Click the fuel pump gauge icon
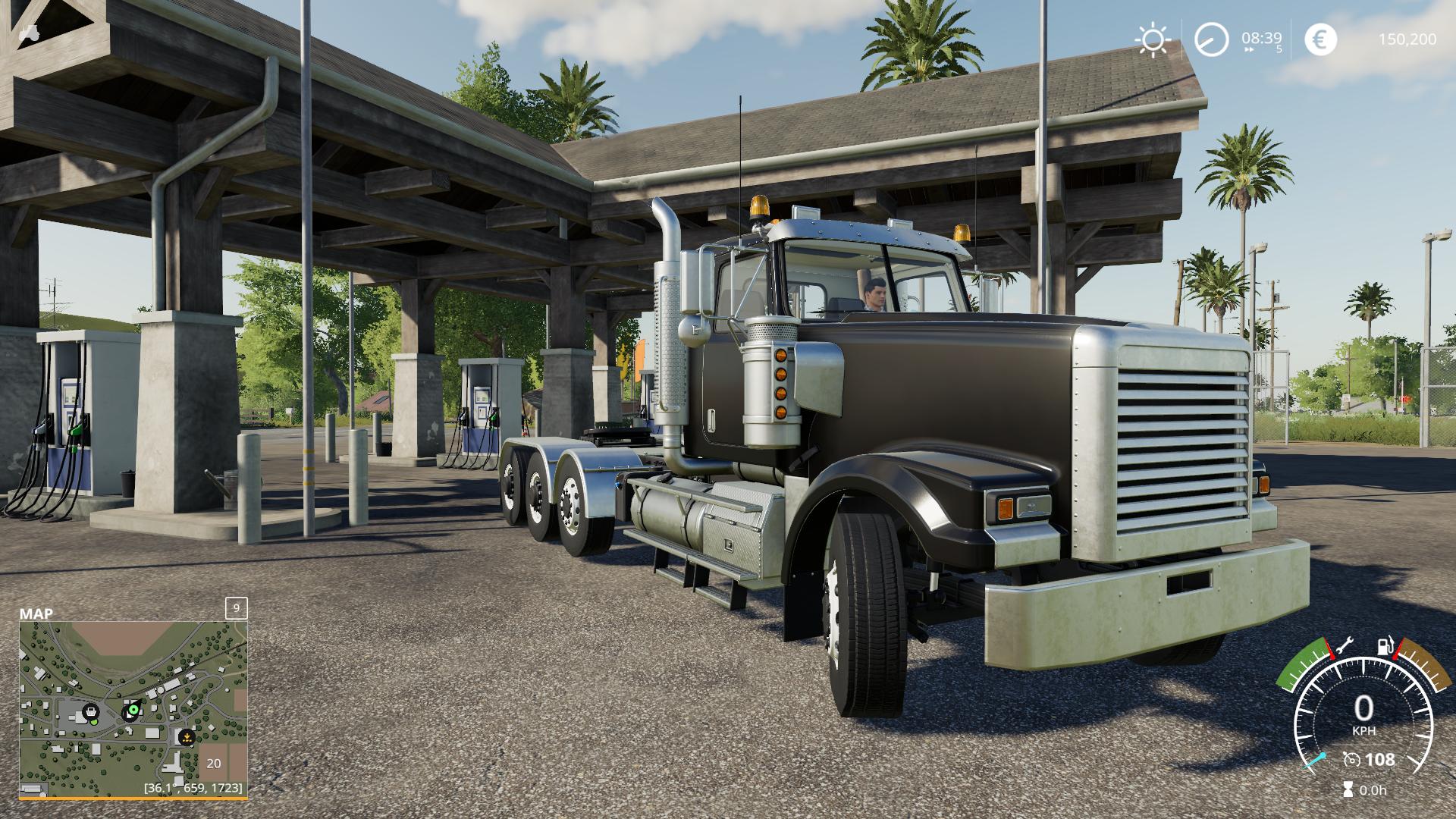The image size is (1456, 819). 1385,646
